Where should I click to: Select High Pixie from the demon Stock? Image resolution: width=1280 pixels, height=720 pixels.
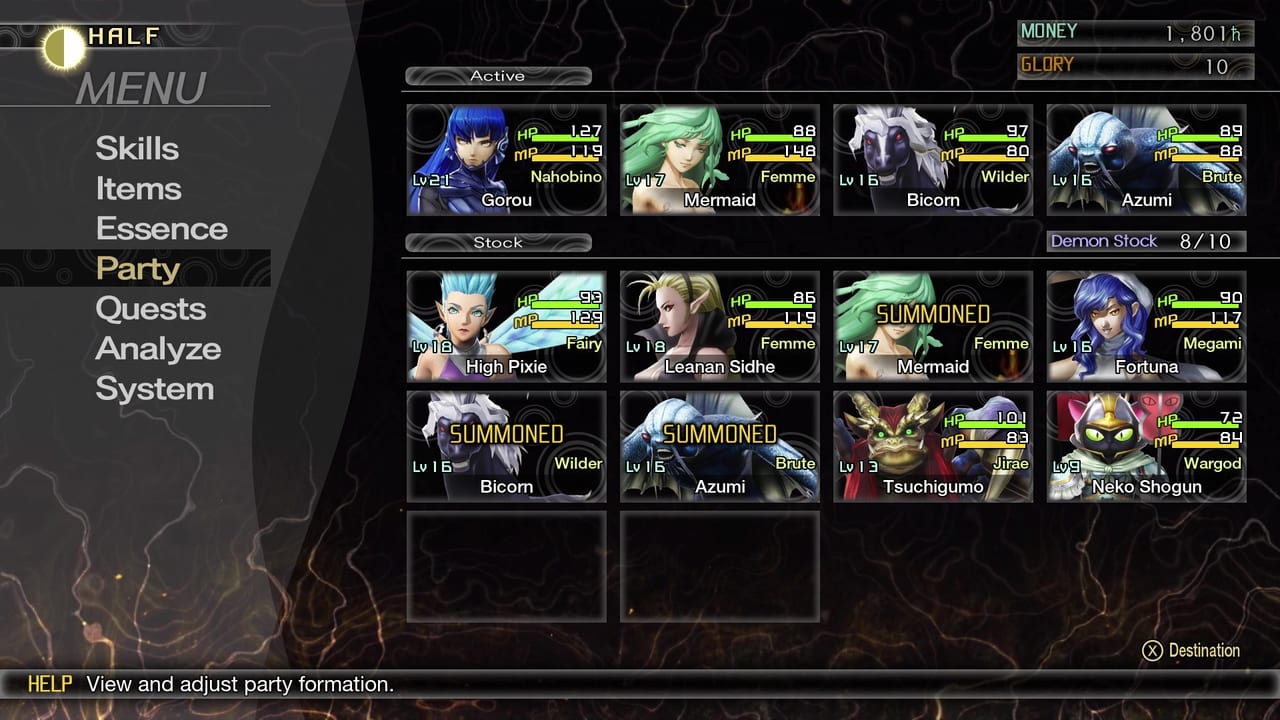click(x=506, y=325)
